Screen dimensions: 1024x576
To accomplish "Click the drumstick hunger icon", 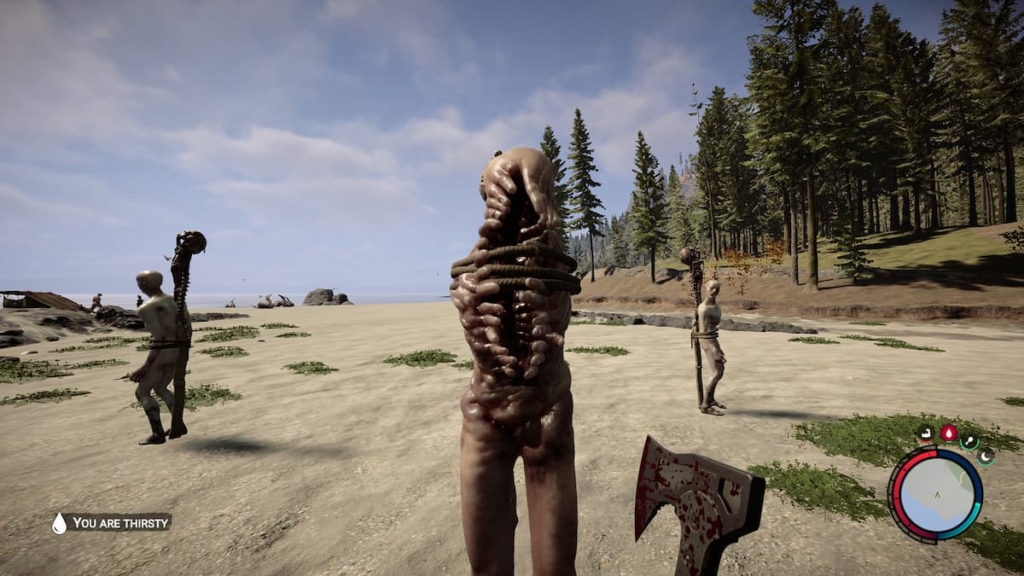I will pos(969,441).
